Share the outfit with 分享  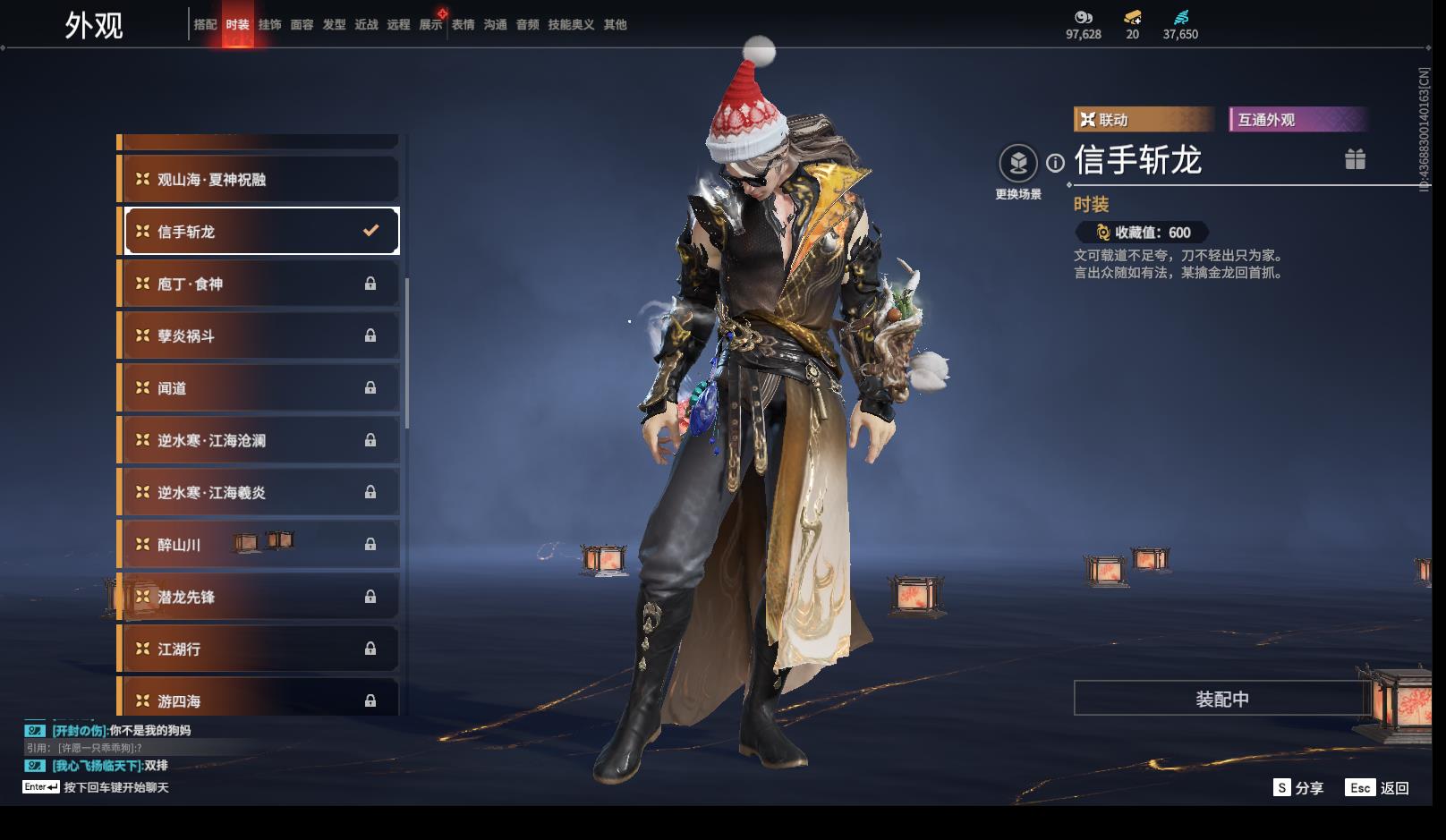(1298, 788)
